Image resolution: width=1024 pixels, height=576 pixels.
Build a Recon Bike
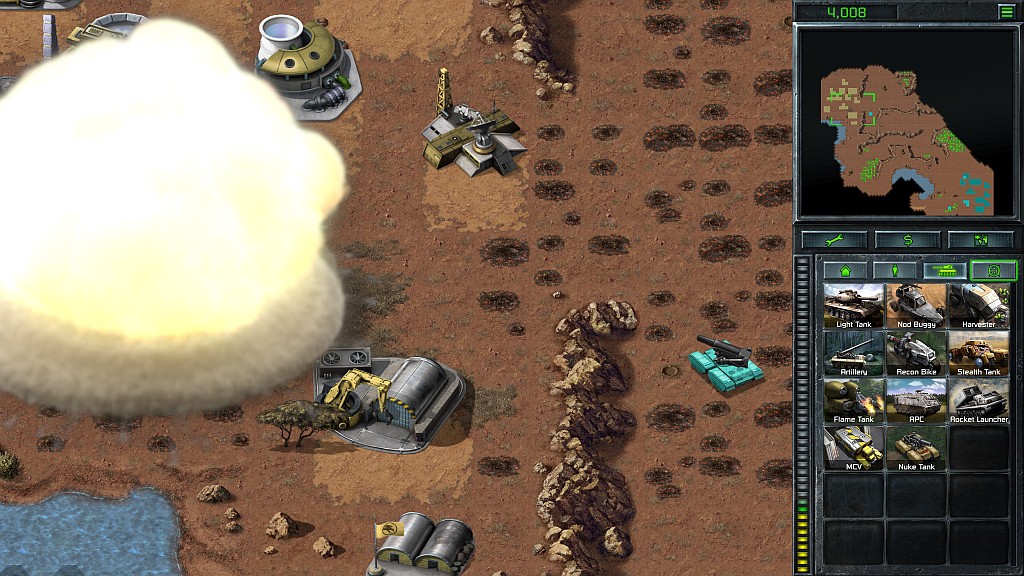916,353
